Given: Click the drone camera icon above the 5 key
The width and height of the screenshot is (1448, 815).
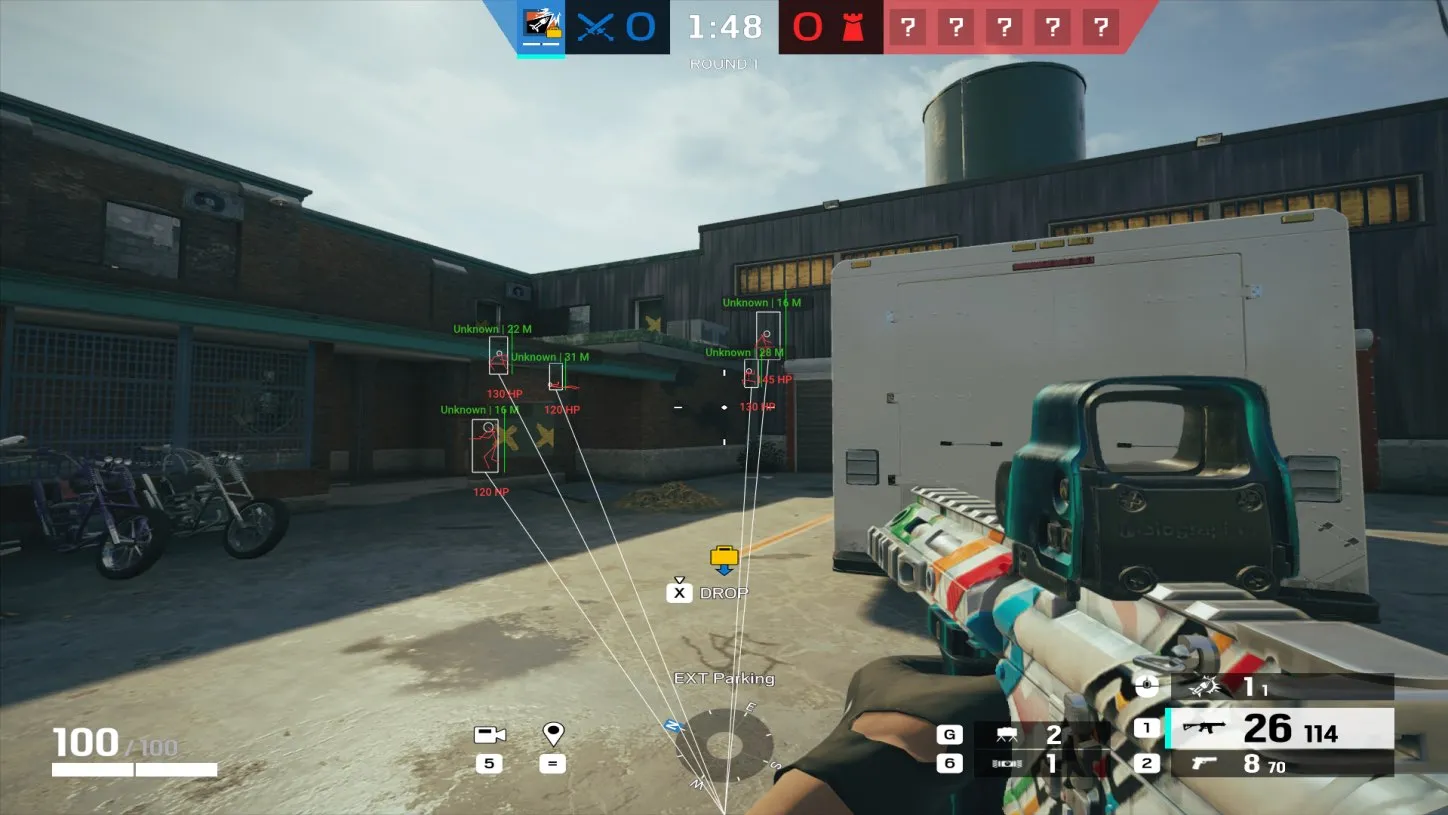Looking at the screenshot, I should pyautogui.click(x=491, y=734).
